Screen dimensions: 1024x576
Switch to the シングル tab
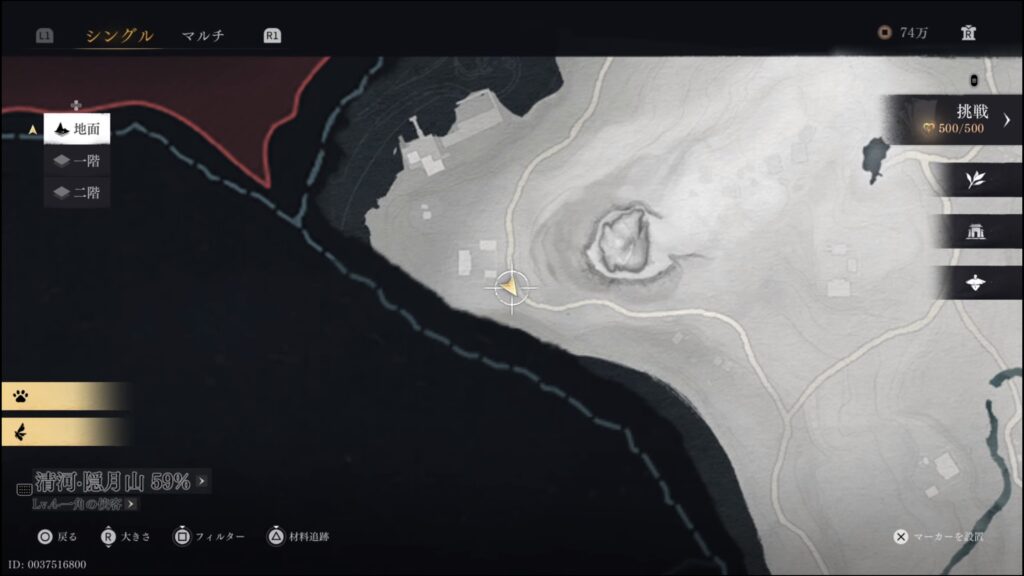point(119,36)
